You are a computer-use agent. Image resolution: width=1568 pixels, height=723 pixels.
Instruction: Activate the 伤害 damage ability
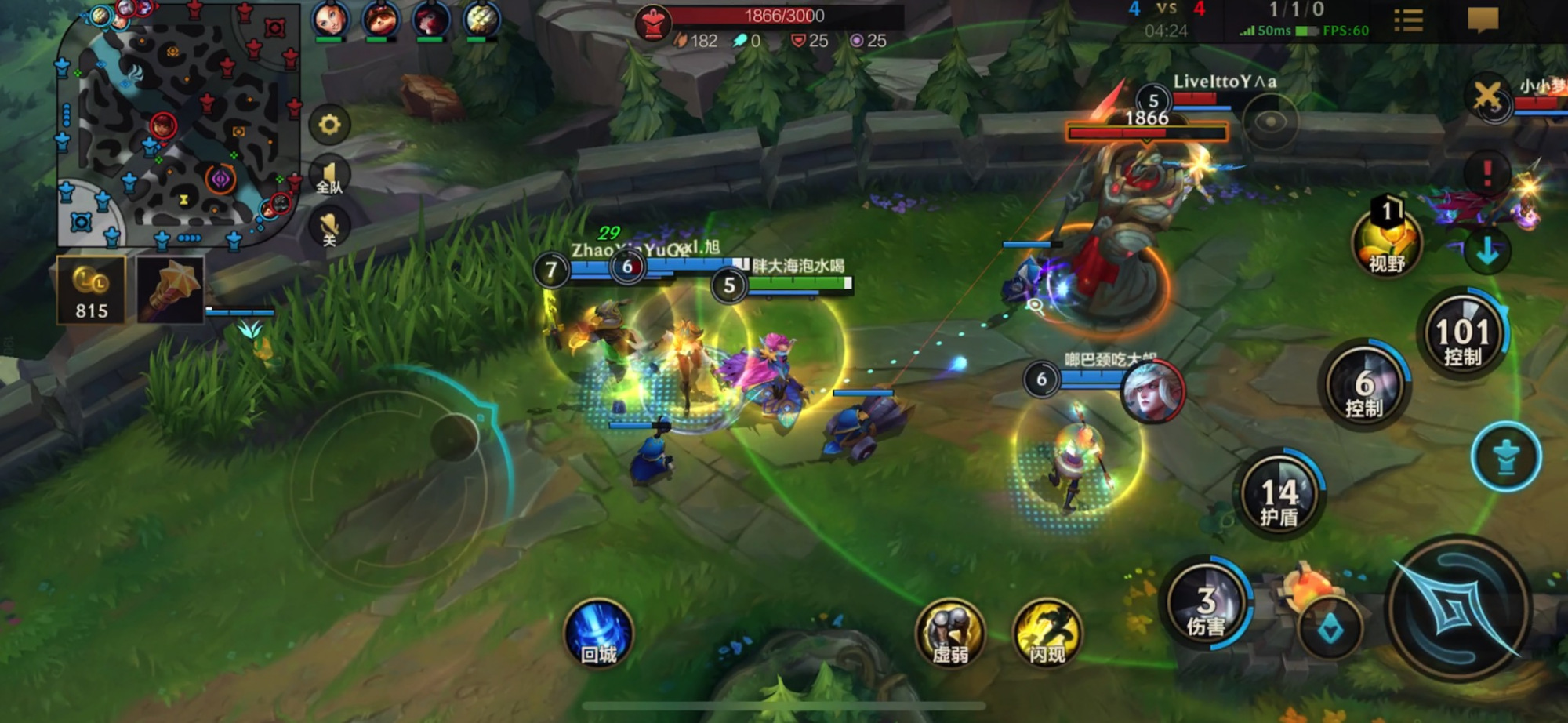point(1206,605)
